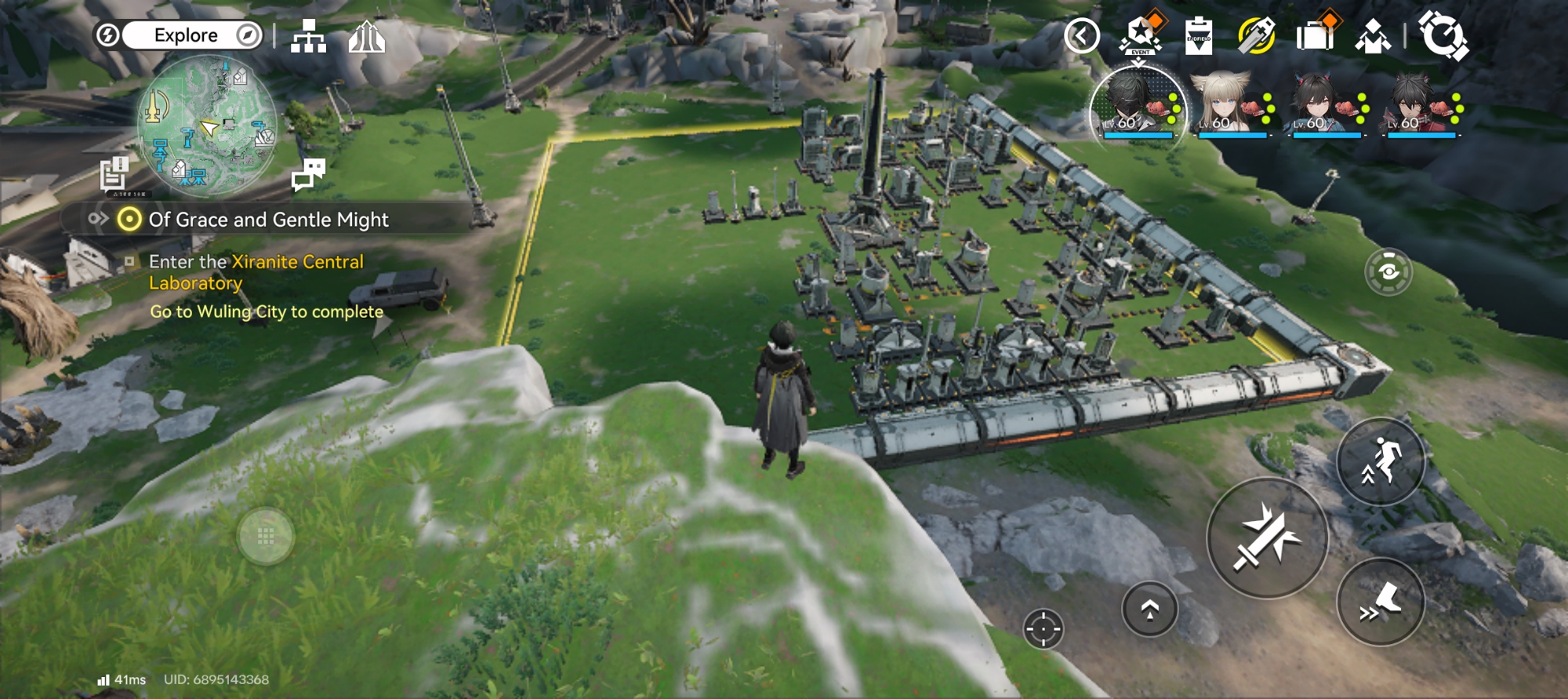
Task: Tap the triple-arrow icon next to the tree icon
Action: [366, 37]
